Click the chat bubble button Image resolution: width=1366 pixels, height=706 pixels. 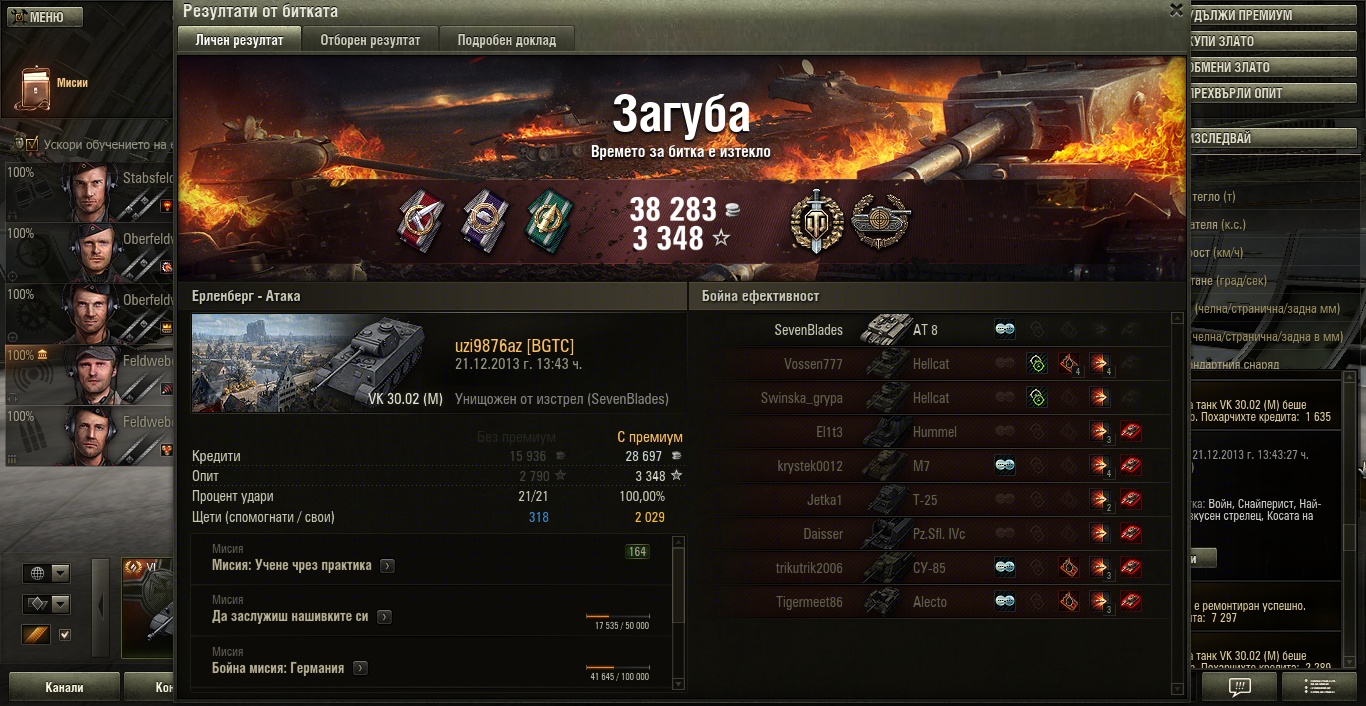1239,687
